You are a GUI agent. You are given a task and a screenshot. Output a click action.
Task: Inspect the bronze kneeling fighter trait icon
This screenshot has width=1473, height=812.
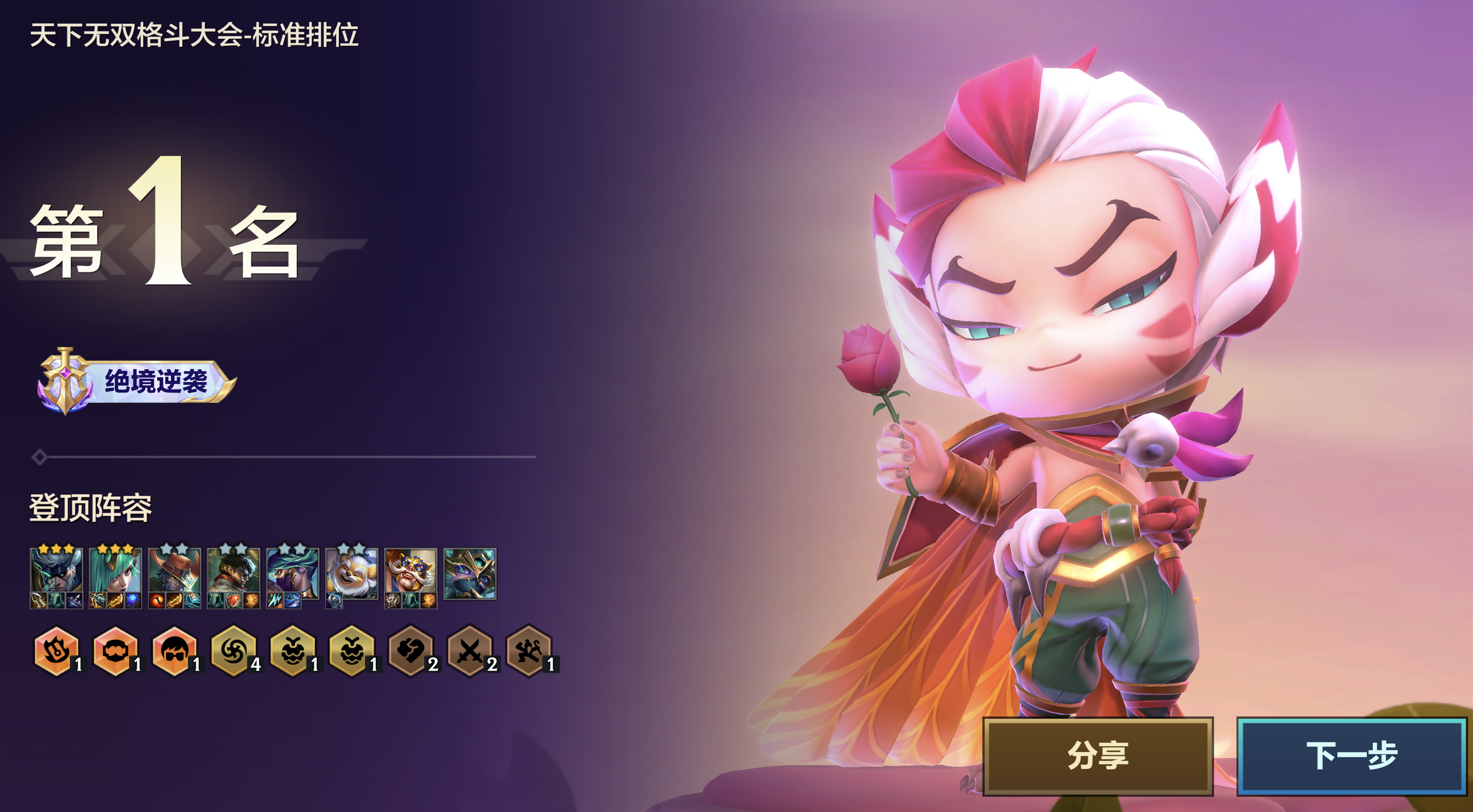tap(528, 651)
